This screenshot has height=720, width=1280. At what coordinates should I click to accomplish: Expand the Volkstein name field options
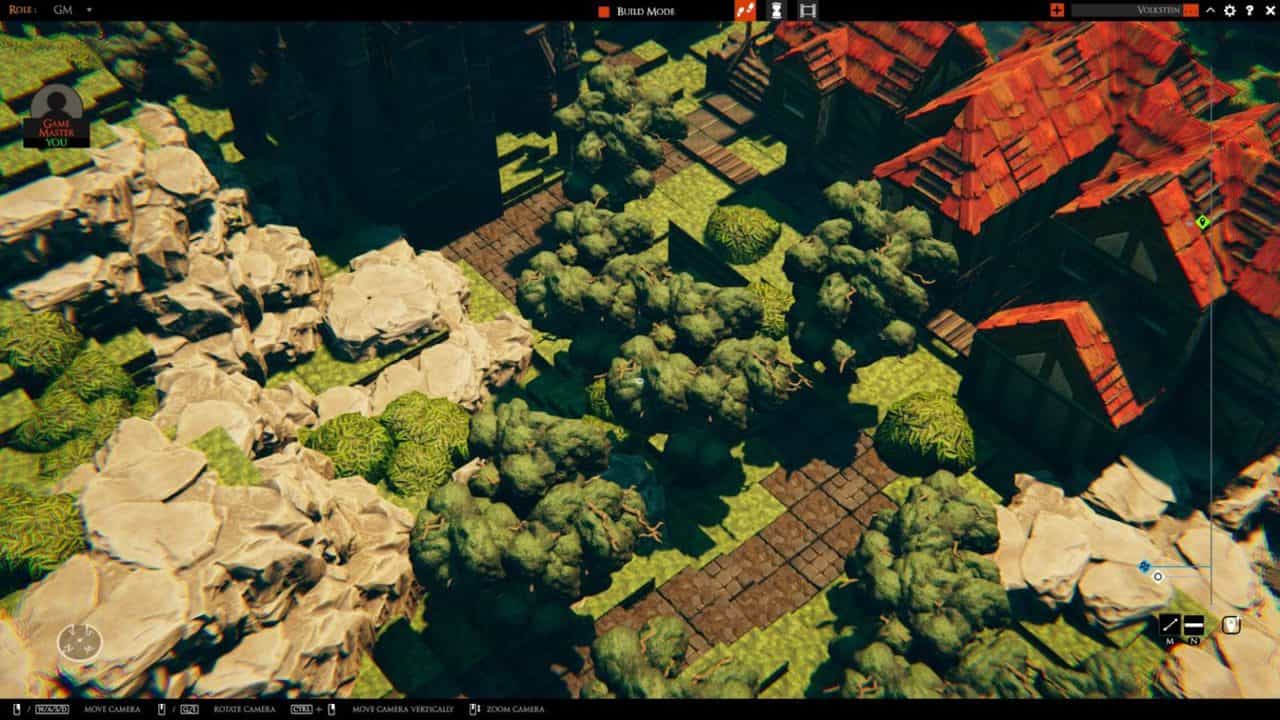(1160, 10)
